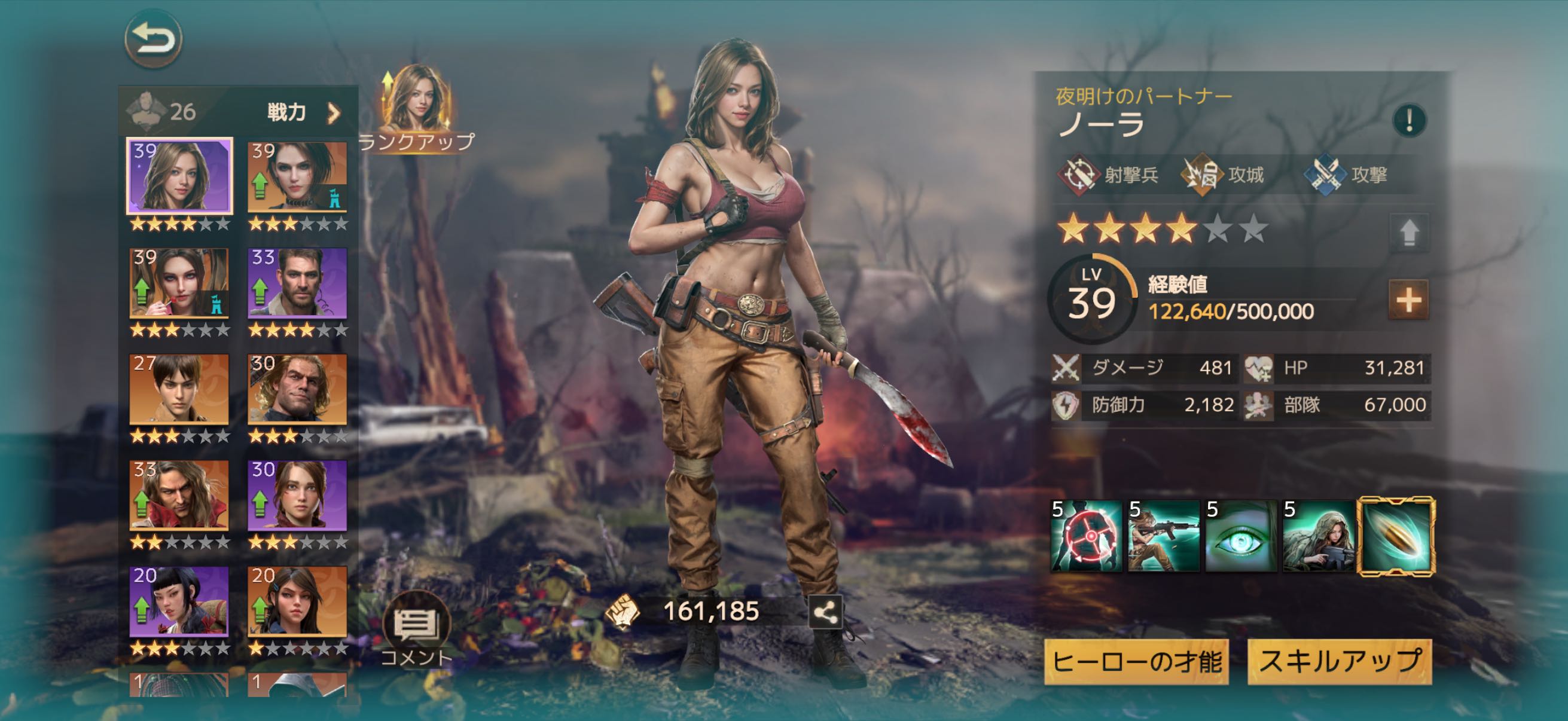Add experience with the plus button

[1408, 300]
